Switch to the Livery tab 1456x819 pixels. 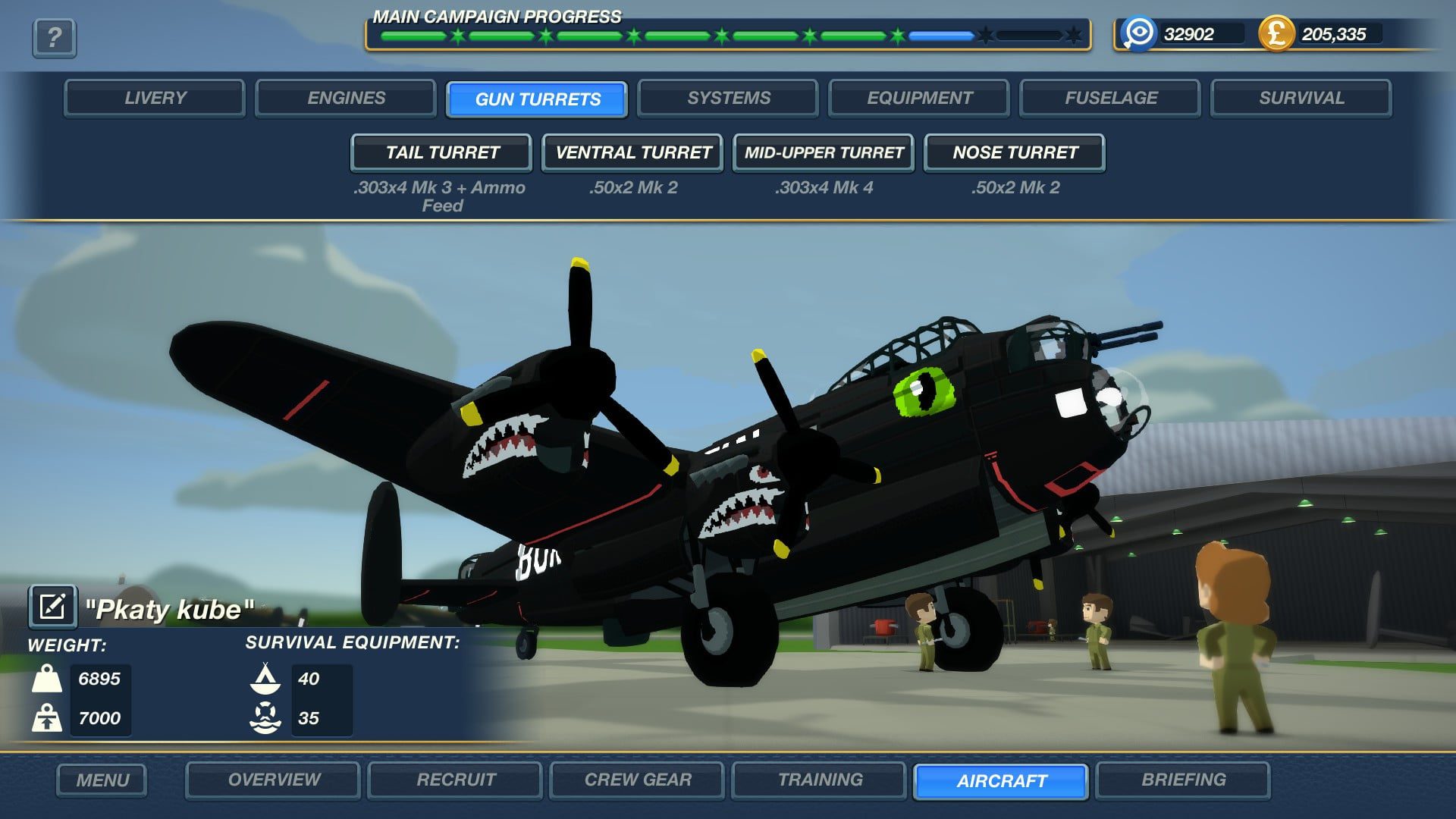pos(155,99)
